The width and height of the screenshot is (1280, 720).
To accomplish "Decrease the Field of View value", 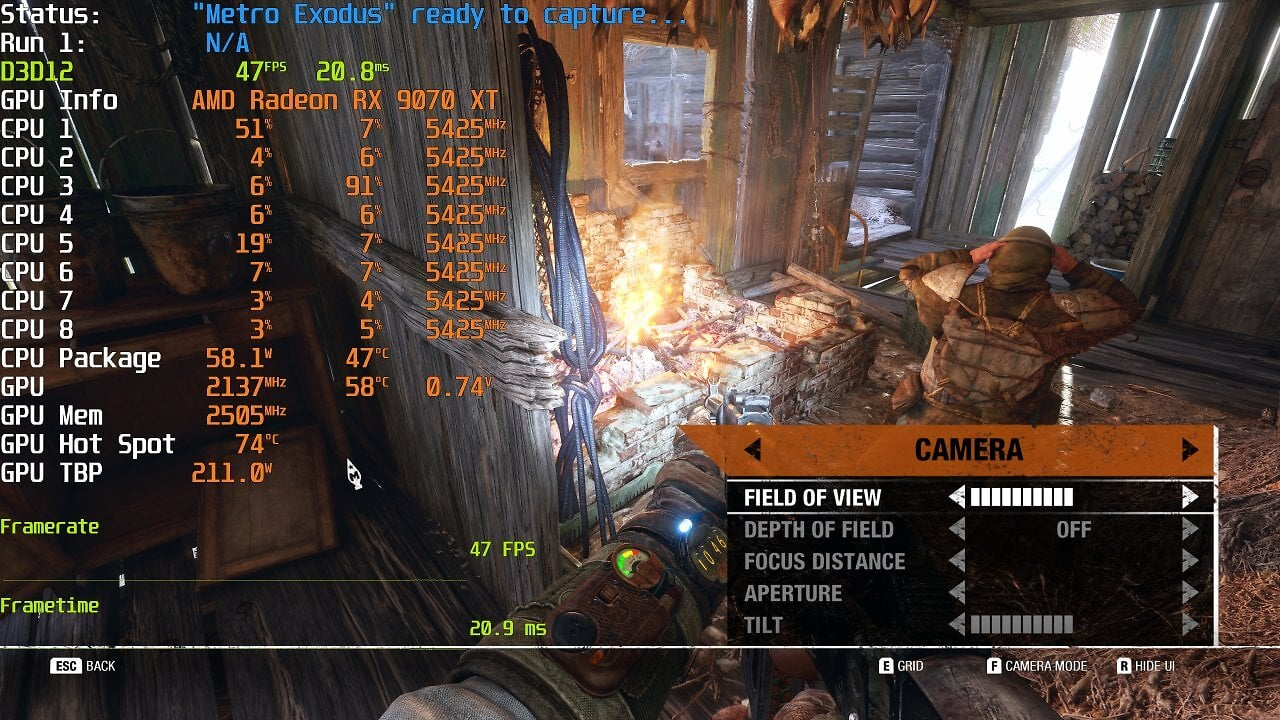I will (x=957, y=497).
